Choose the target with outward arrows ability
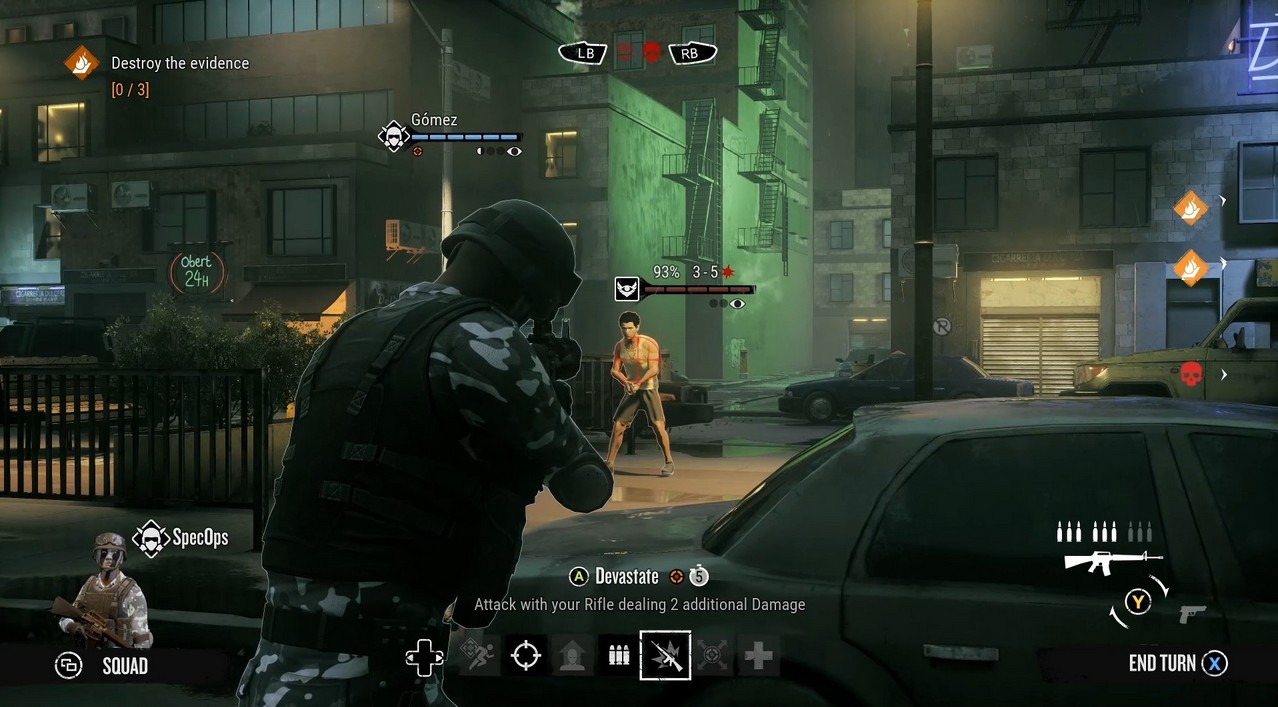 pos(712,656)
